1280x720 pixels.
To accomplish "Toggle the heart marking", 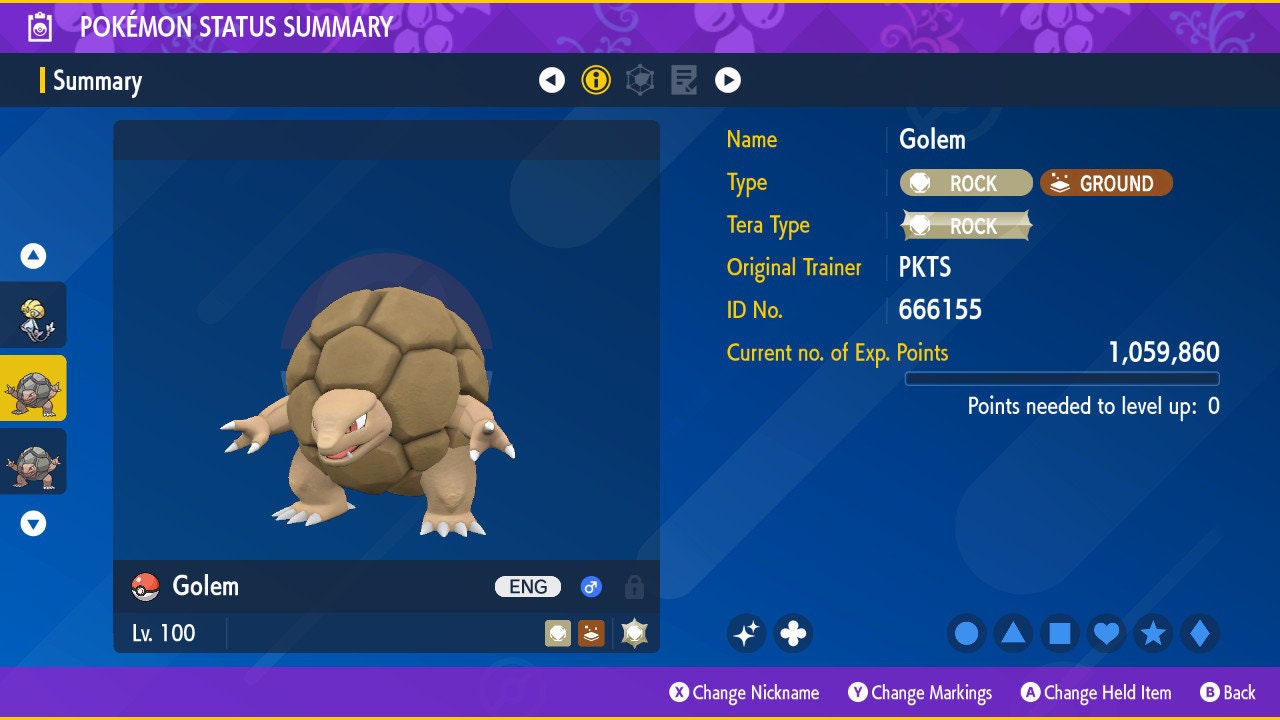I will click(1106, 633).
